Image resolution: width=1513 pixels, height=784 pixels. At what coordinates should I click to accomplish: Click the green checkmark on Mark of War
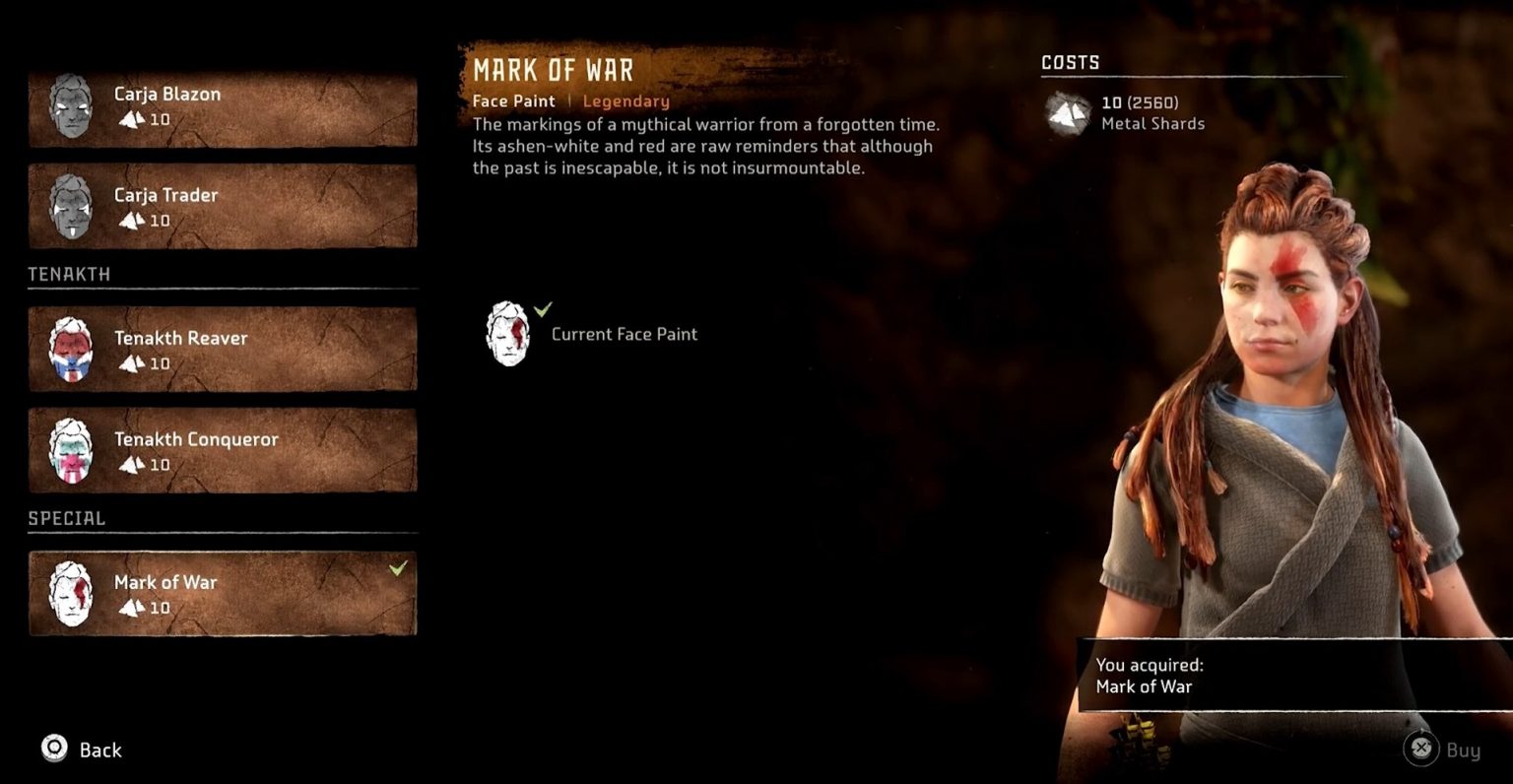pyautogui.click(x=399, y=568)
